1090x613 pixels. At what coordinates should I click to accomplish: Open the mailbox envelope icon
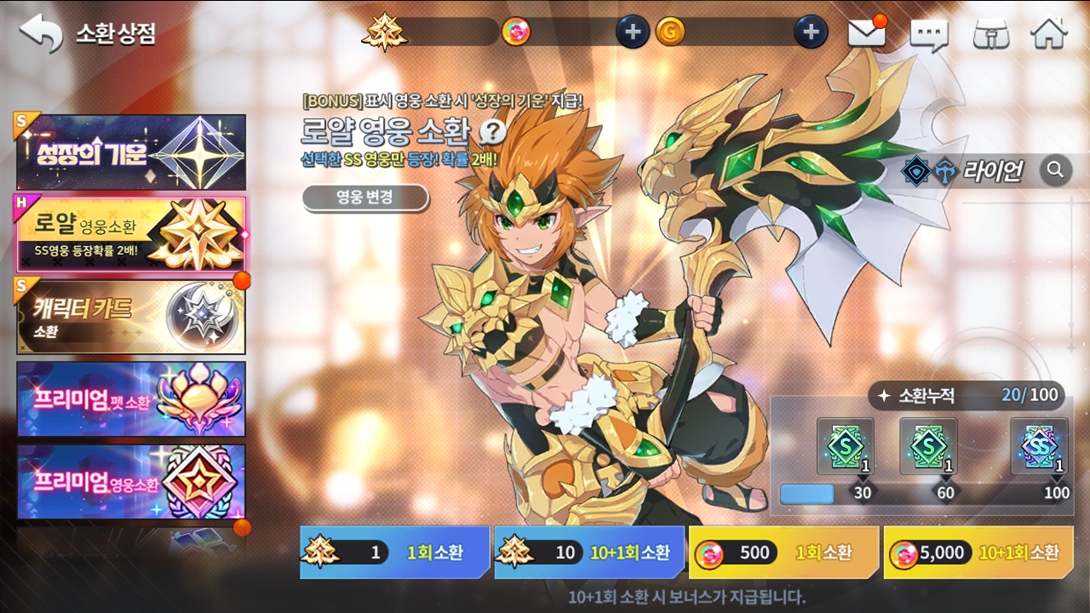pyautogui.click(x=866, y=33)
